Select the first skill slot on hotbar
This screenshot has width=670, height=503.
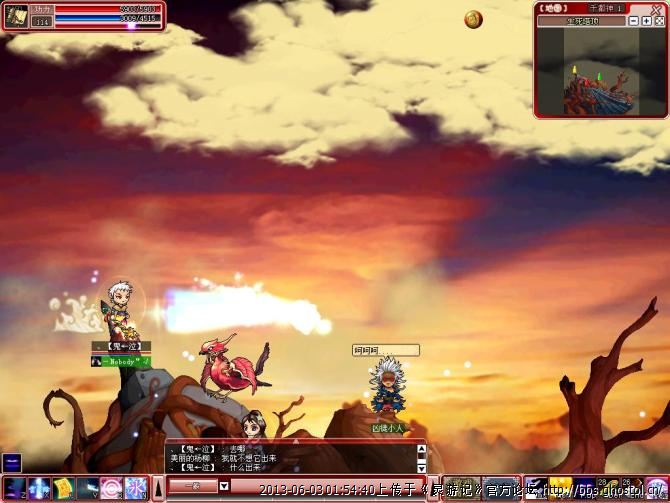pos(15,488)
